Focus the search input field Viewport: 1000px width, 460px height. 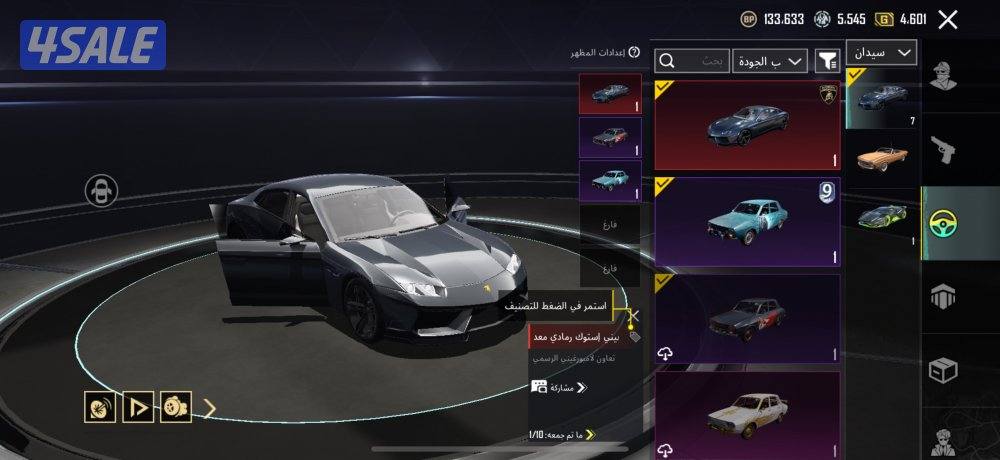(x=692, y=62)
